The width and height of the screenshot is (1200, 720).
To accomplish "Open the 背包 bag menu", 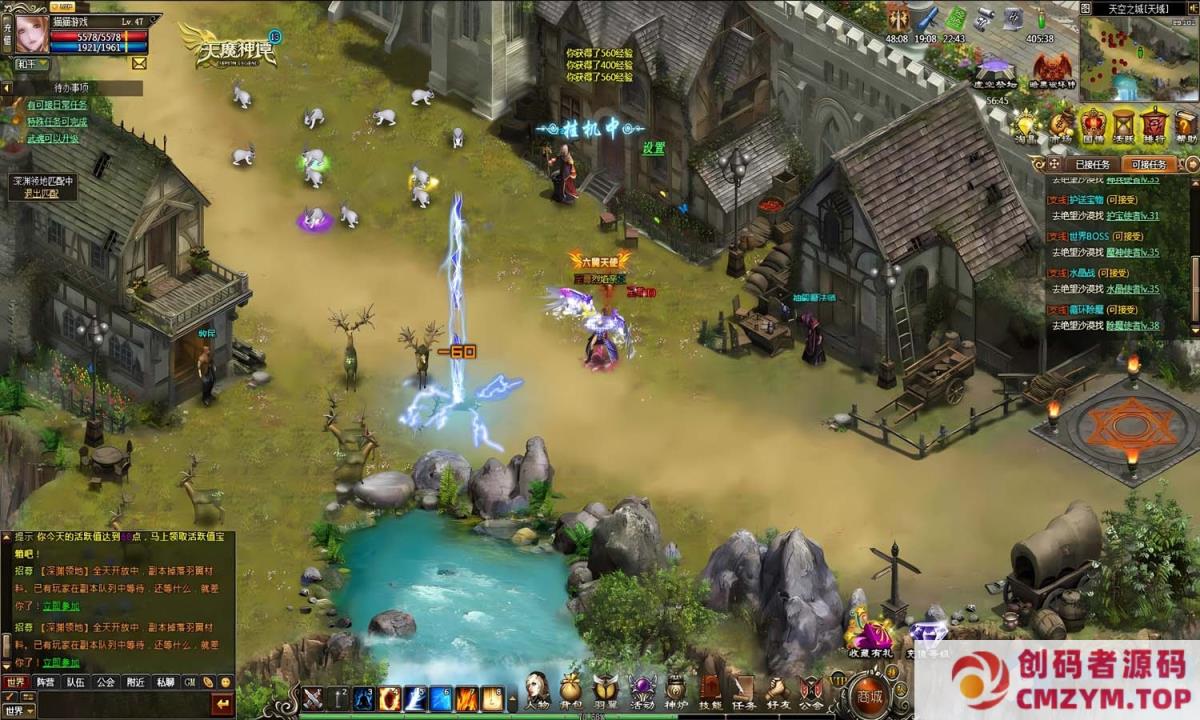I will 570,690.
